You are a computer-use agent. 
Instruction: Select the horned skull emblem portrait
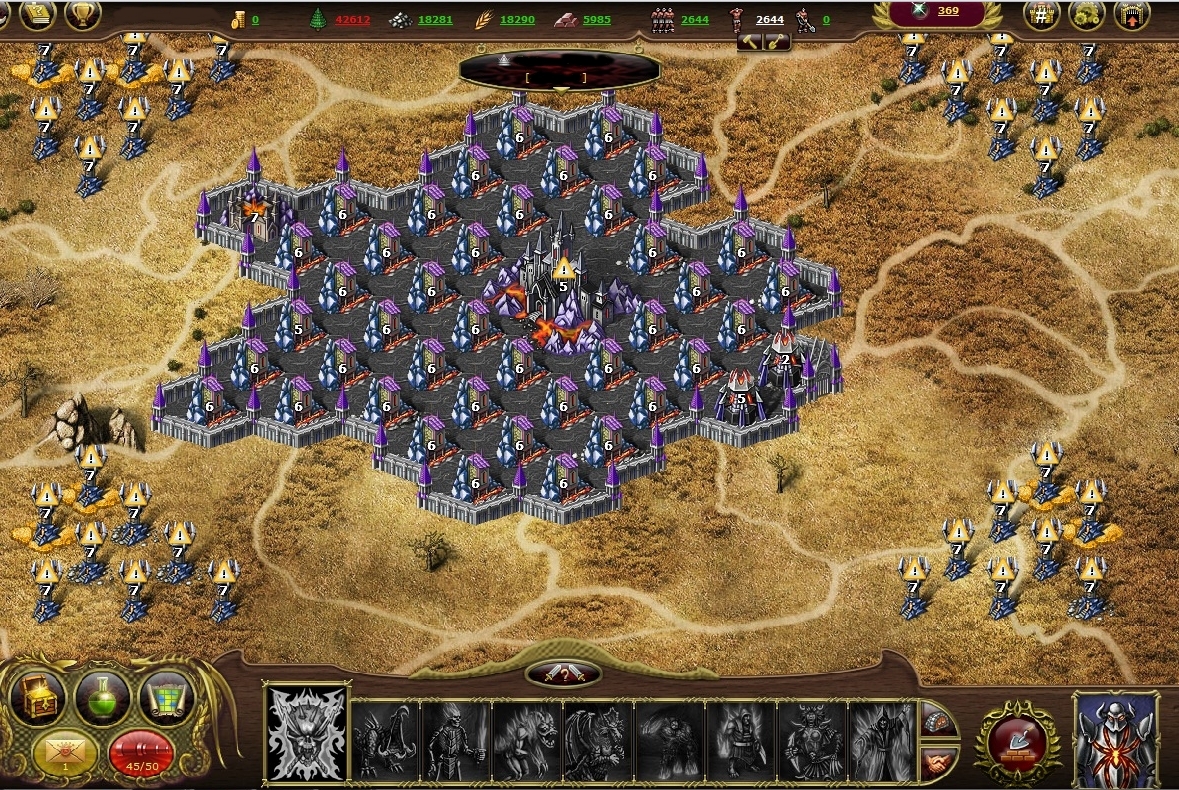pyautogui.click(x=306, y=733)
